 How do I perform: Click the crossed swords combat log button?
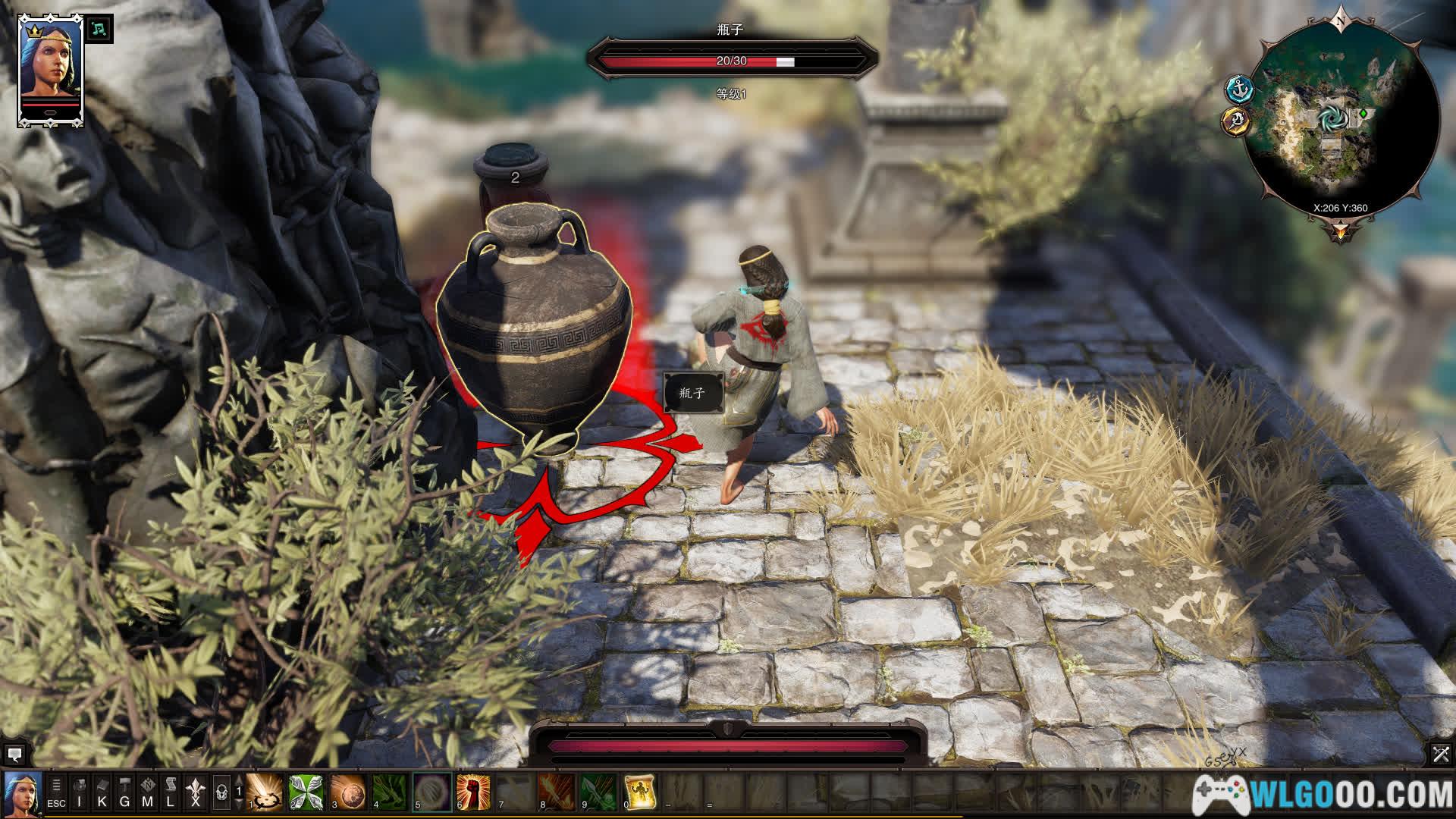pyautogui.click(x=1441, y=754)
